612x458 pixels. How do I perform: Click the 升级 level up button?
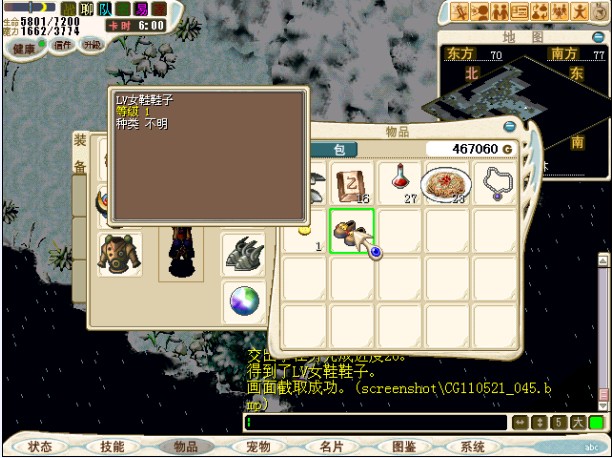(92, 46)
